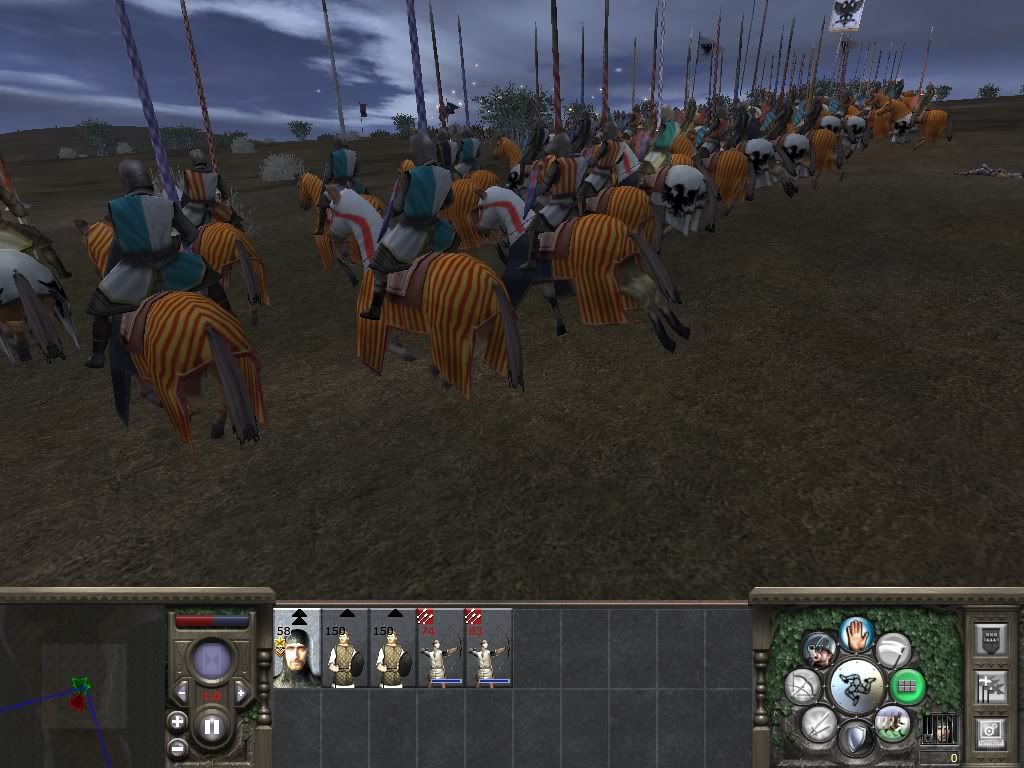The image size is (1024, 768).
Task: Select the archer unit card showing 83
Action: (489, 648)
